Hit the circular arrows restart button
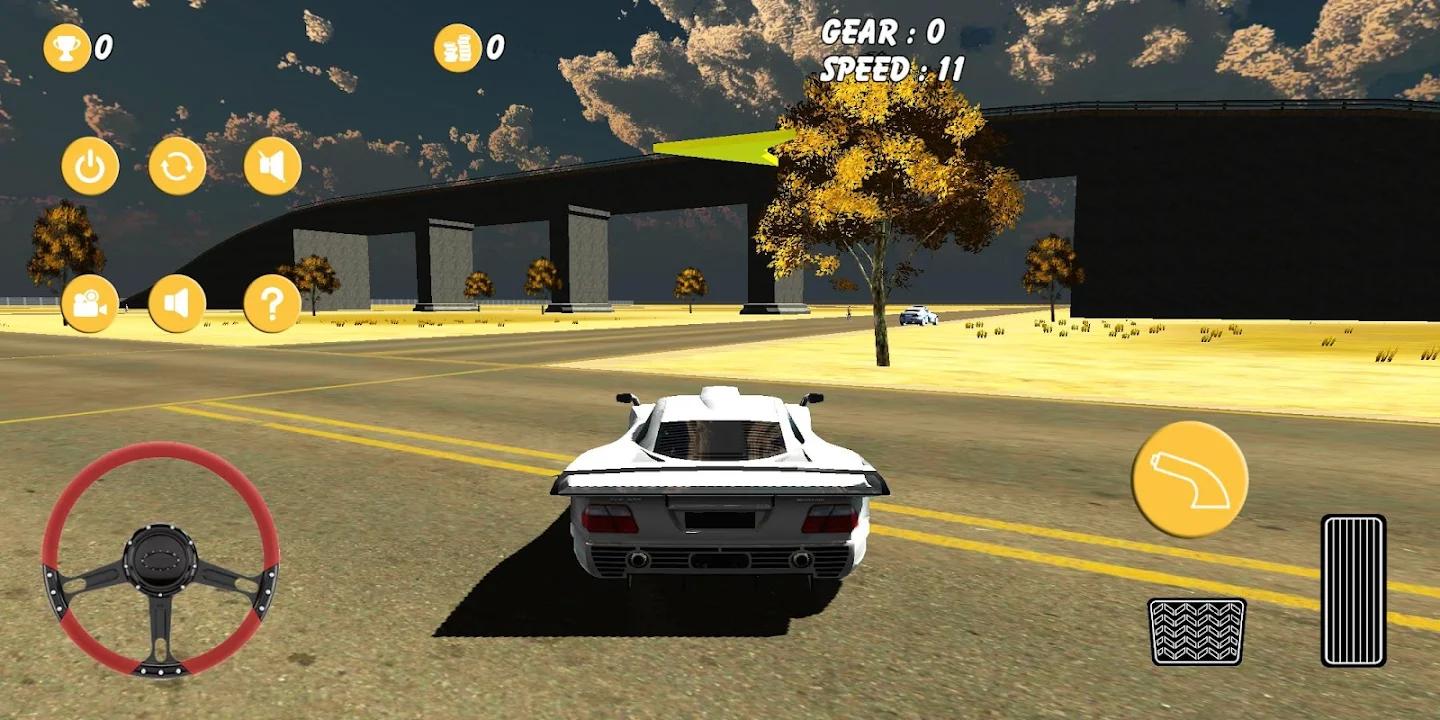The height and width of the screenshot is (720, 1440). click(x=177, y=166)
